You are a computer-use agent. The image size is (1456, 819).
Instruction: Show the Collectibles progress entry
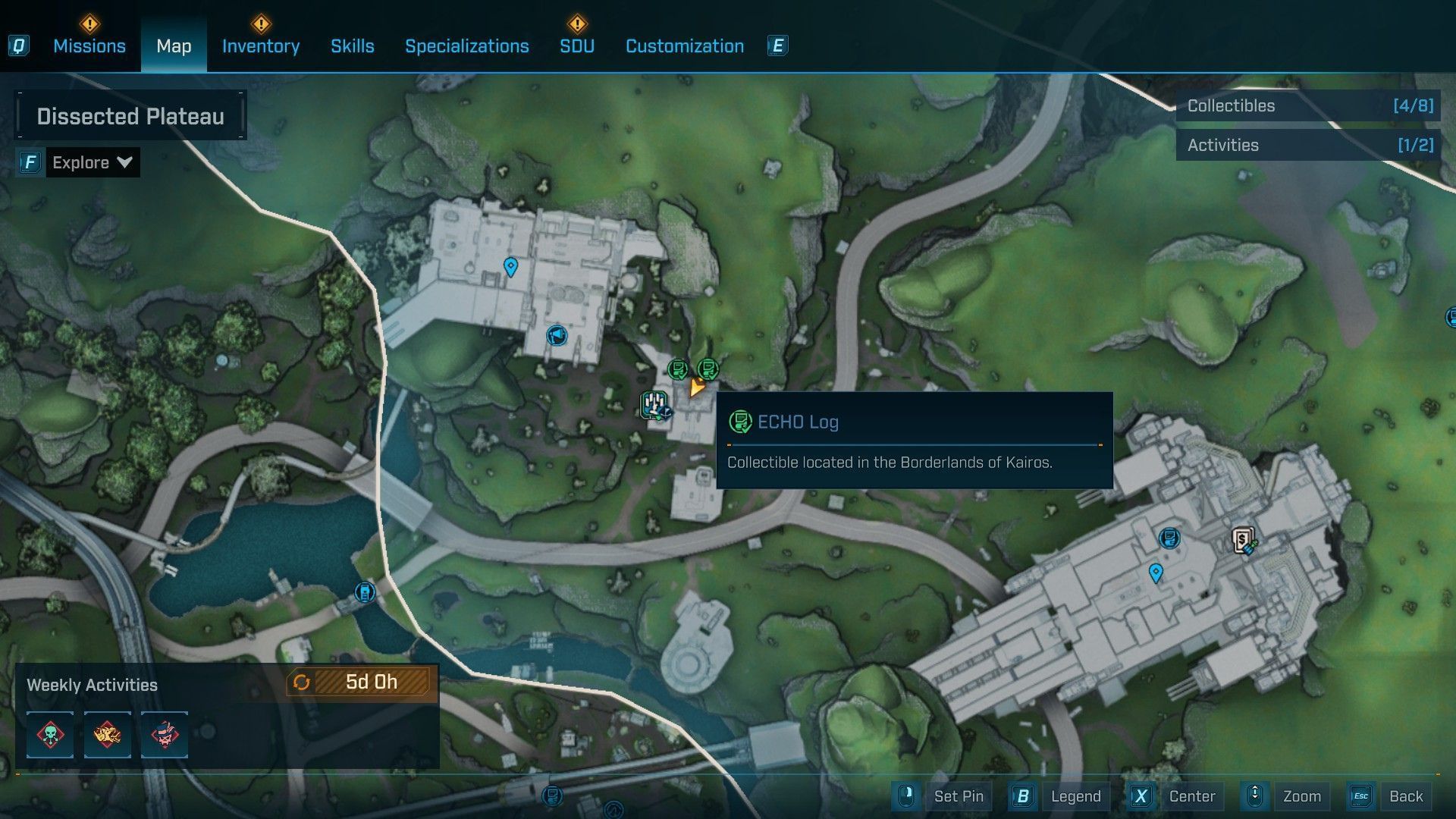coord(1308,106)
